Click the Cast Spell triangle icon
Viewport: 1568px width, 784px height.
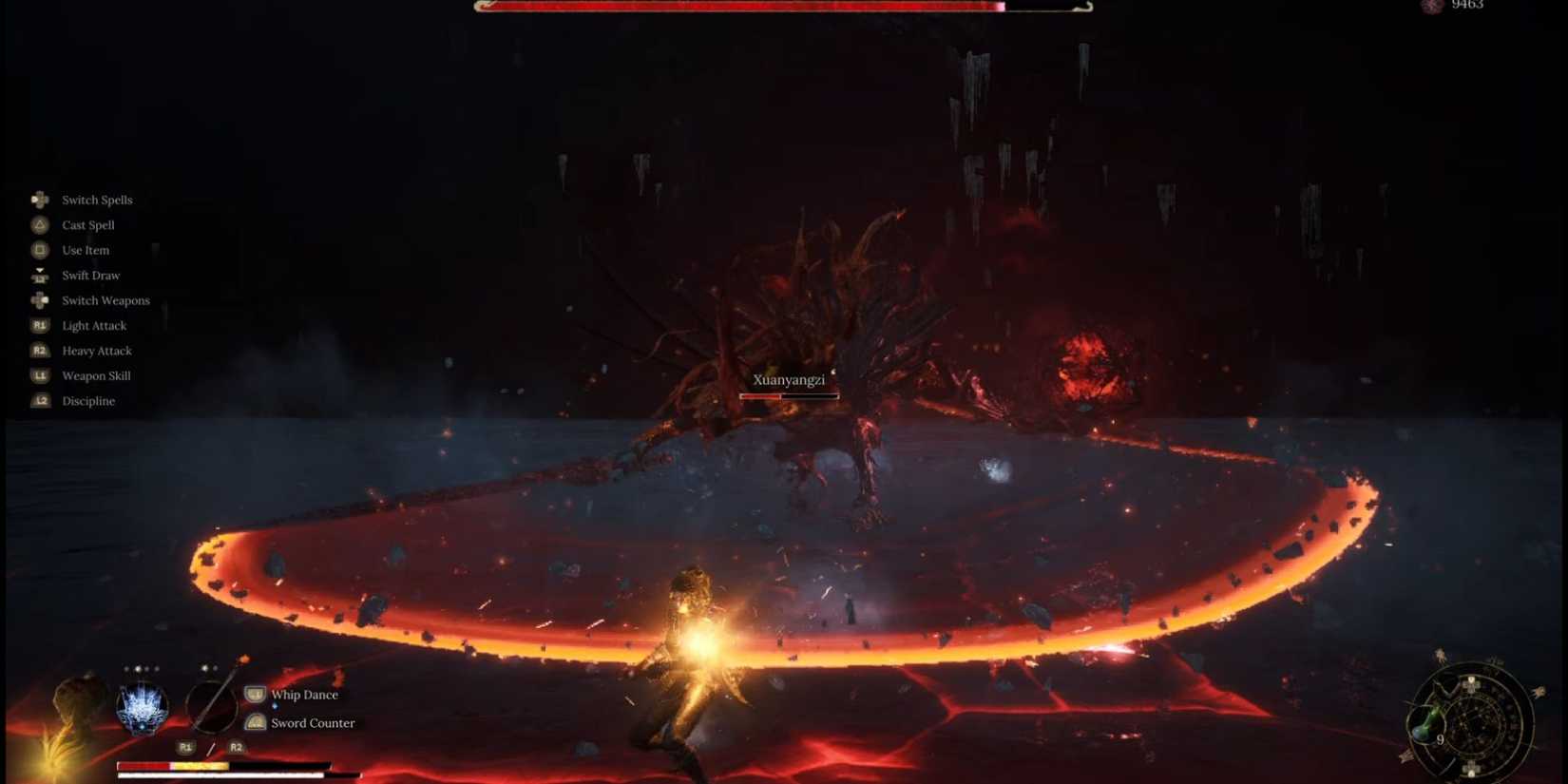point(40,225)
